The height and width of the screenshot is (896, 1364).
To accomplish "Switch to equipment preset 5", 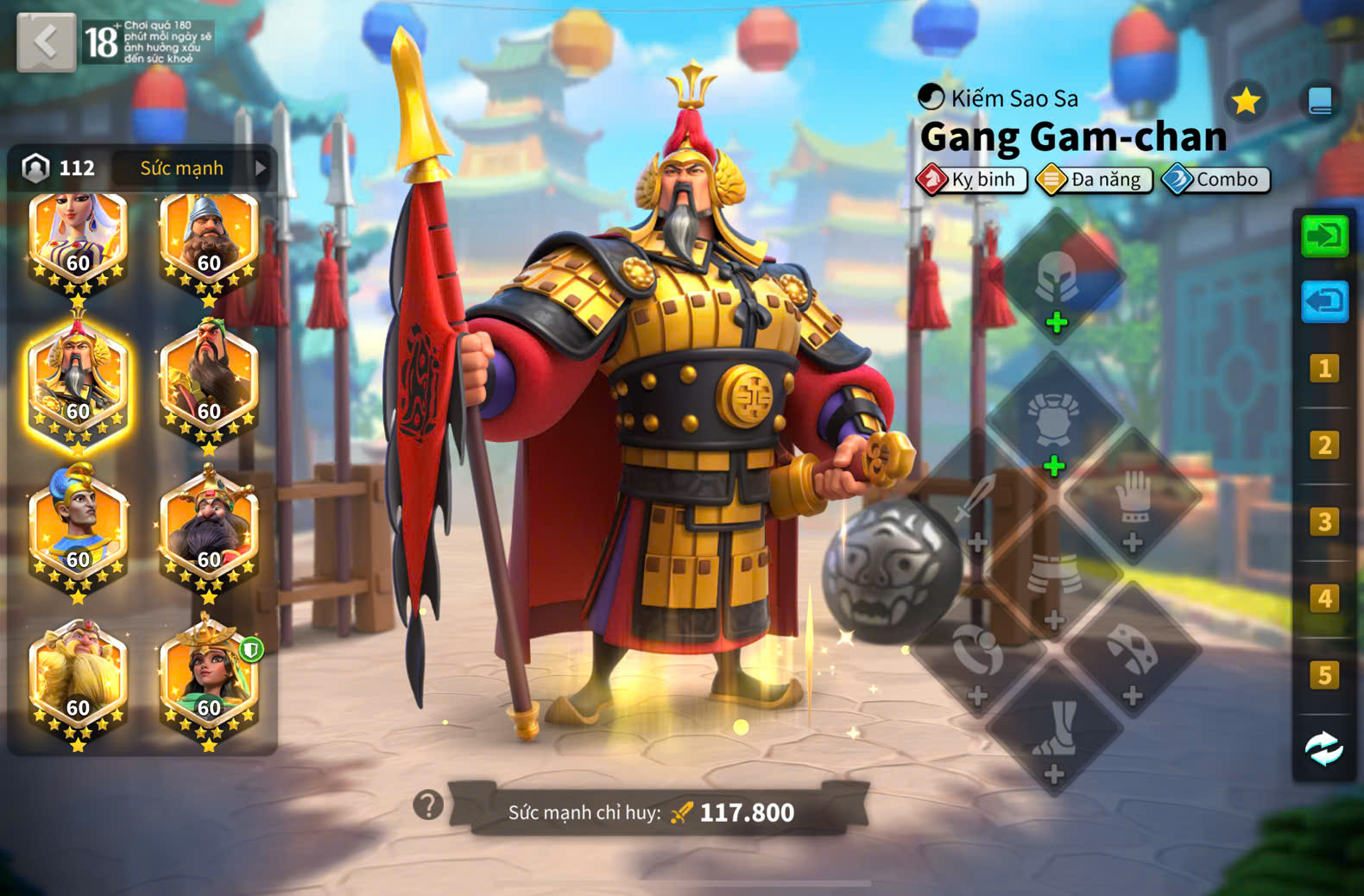I will (1323, 675).
